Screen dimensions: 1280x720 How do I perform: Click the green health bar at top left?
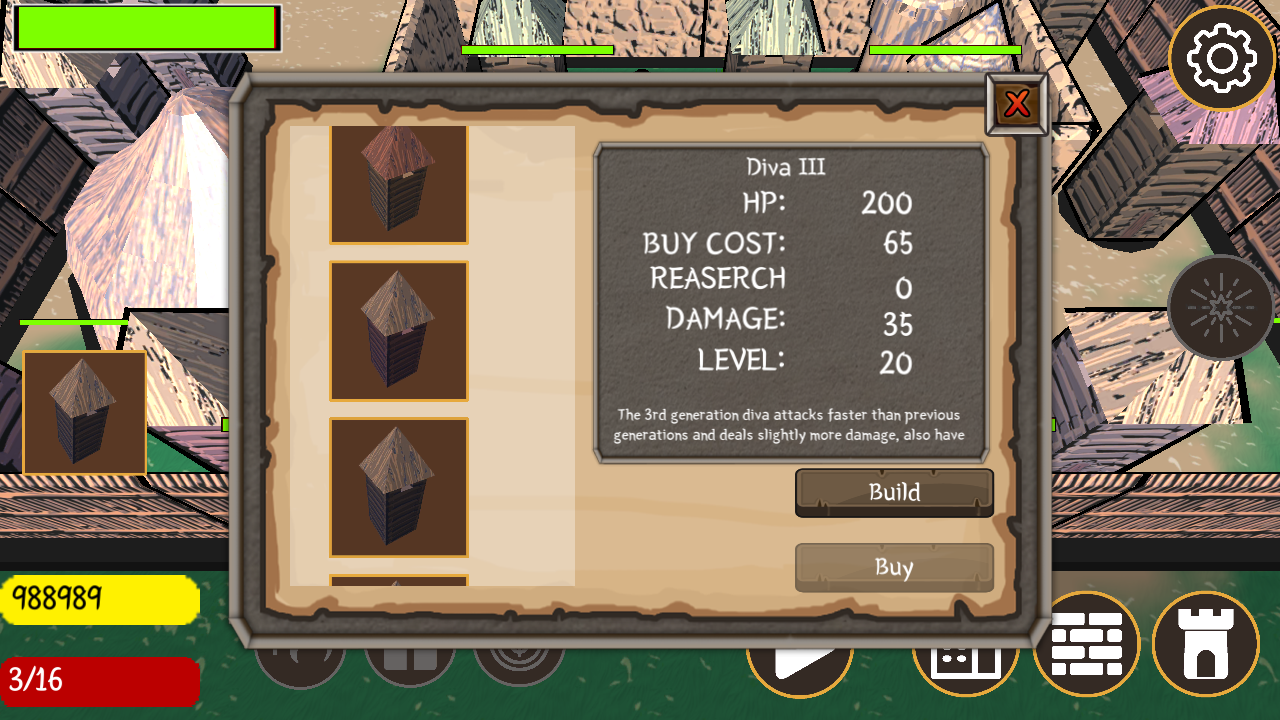[145, 25]
